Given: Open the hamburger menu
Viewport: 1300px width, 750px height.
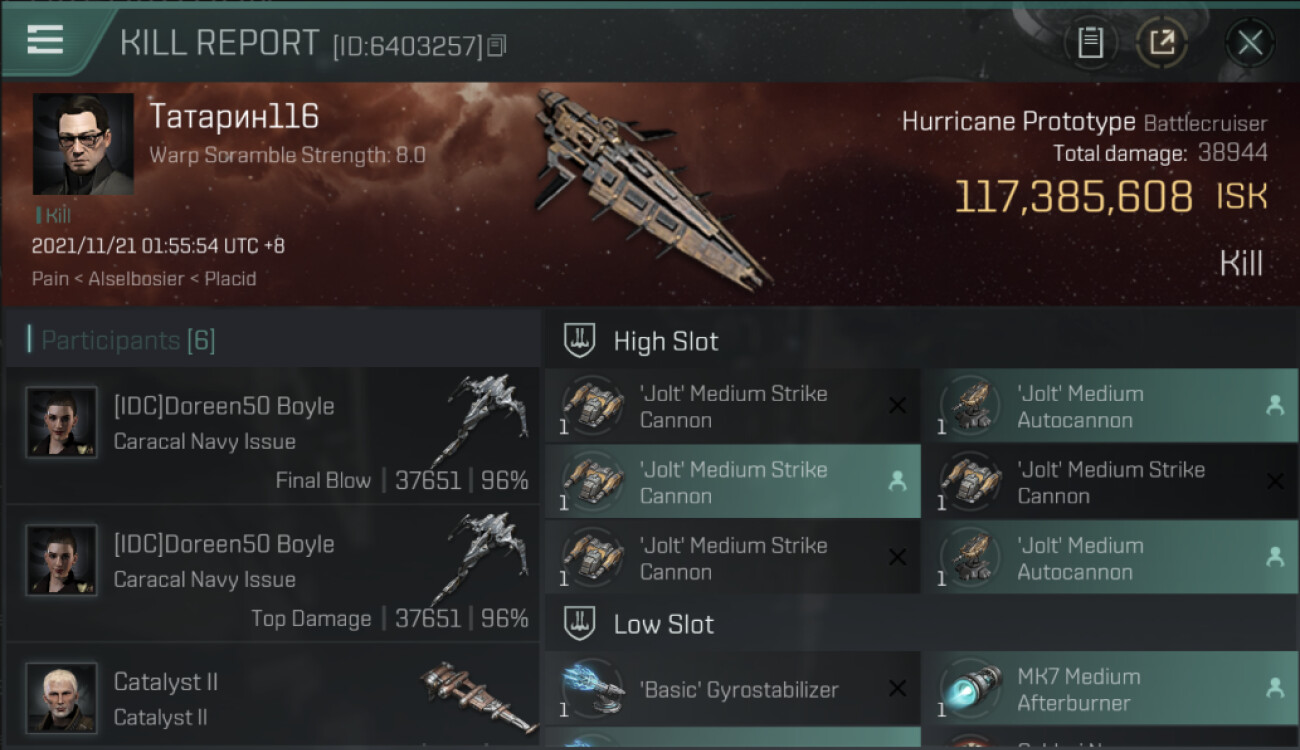Looking at the screenshot, I should (45, 41).
